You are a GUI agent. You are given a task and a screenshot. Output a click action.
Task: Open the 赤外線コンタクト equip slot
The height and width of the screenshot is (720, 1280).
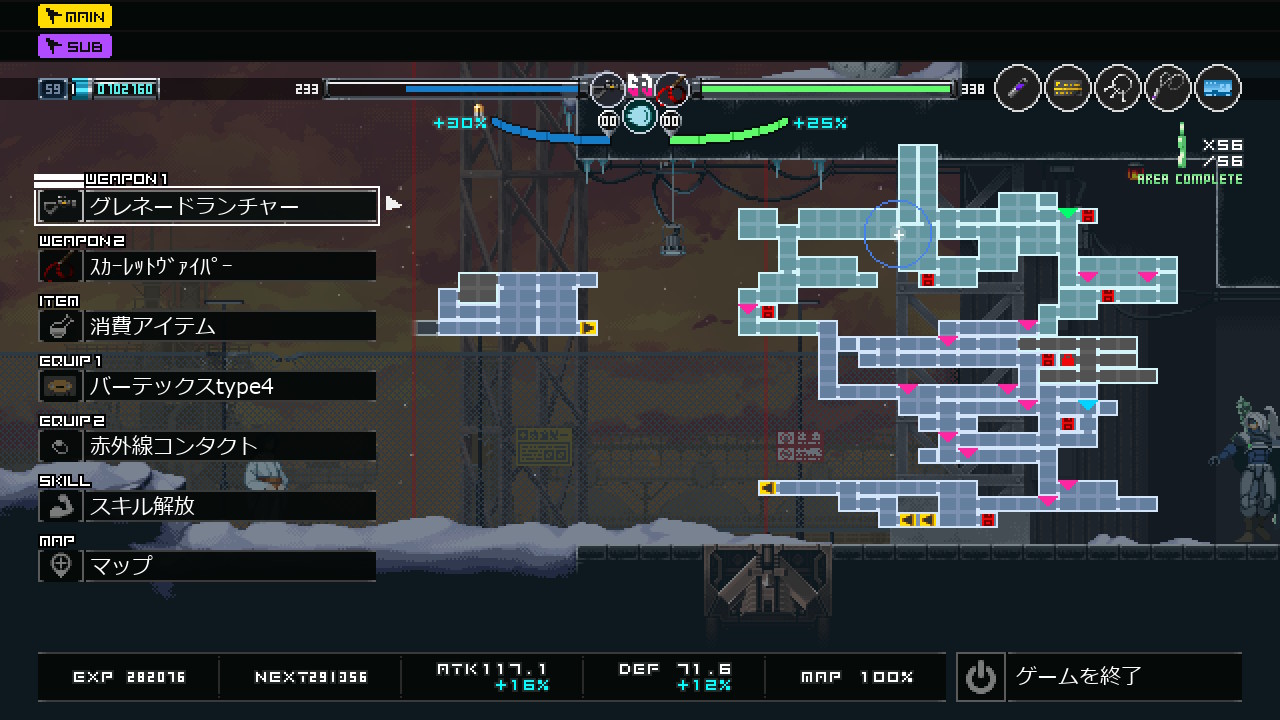coord(207,446)
